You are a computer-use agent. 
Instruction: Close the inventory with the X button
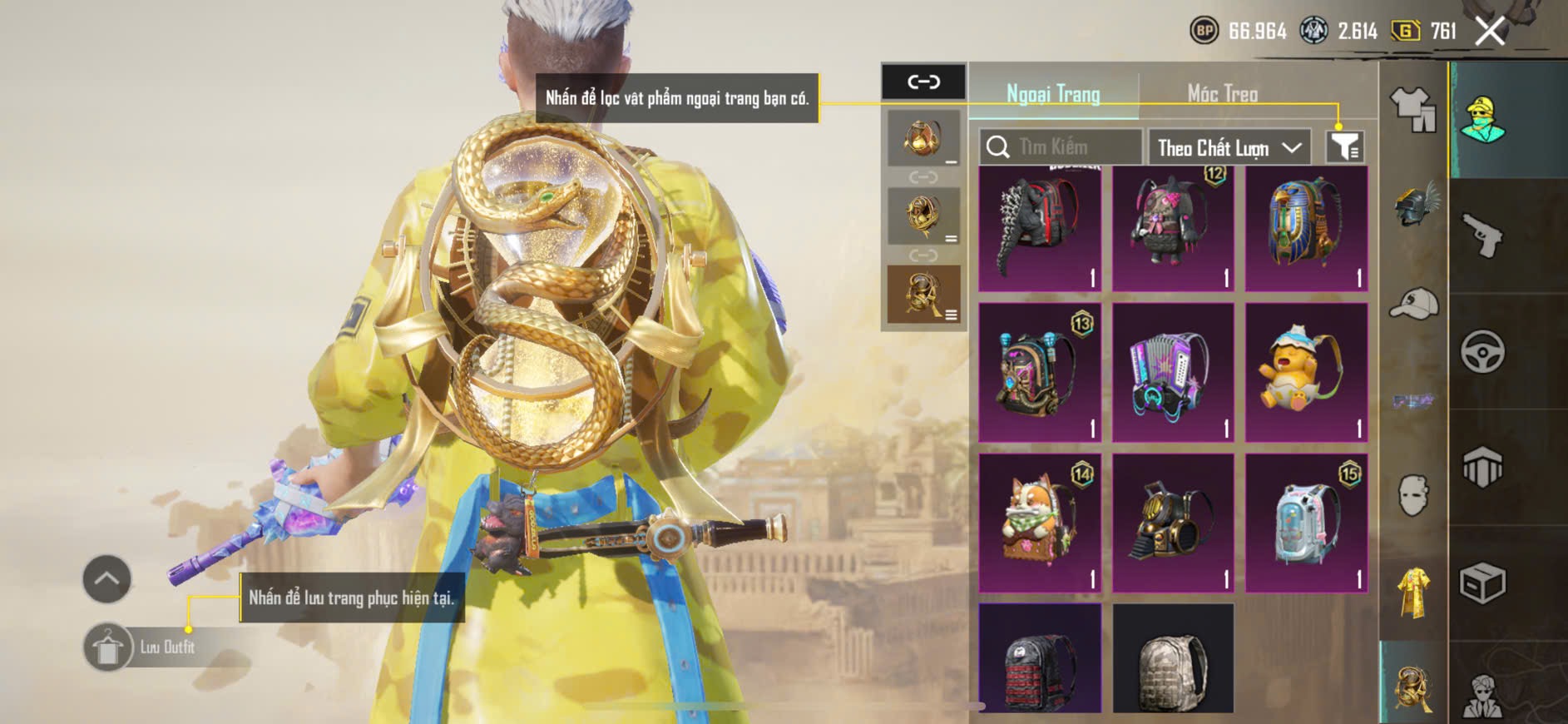tap(1489, 32)
